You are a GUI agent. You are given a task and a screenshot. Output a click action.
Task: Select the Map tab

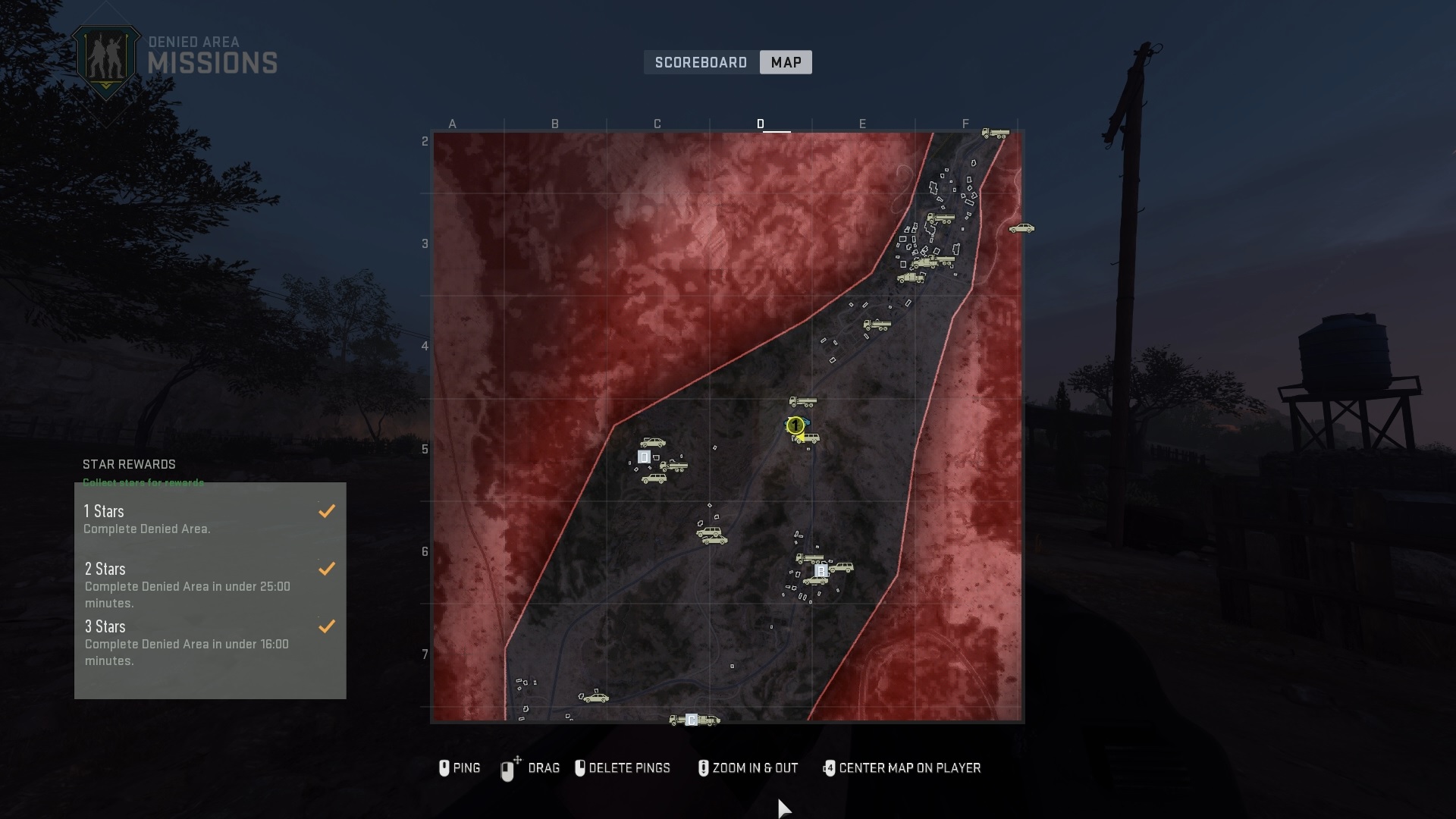pyautogui.click(x=786, y=62)
